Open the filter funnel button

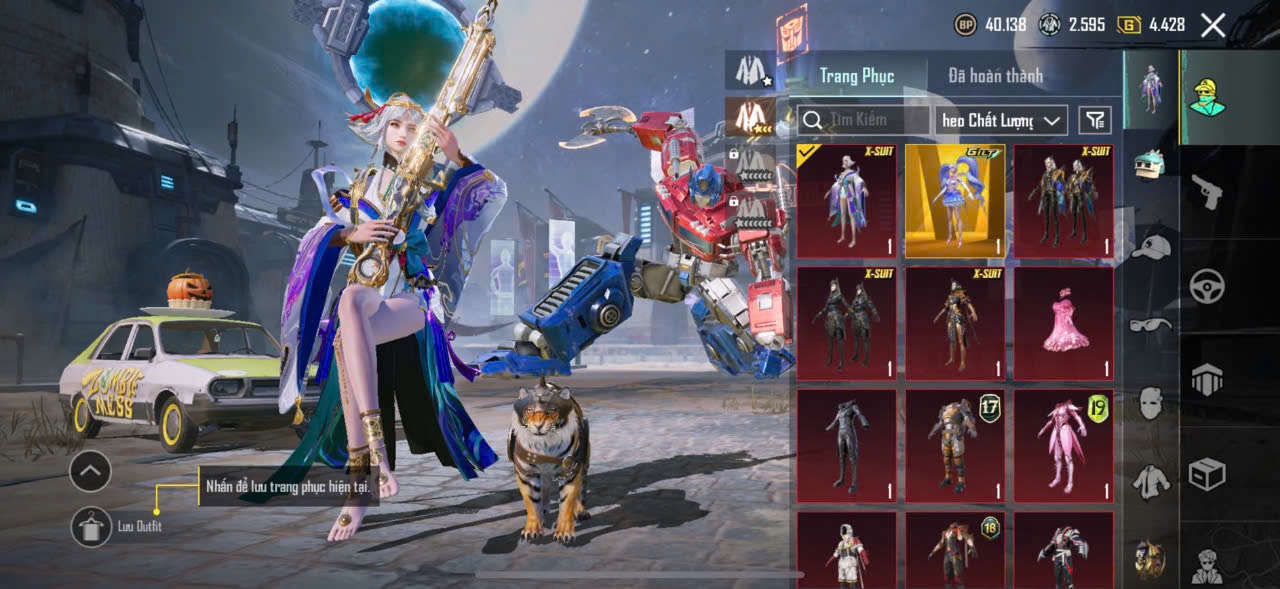pyautogui.click(x=1095, y=120)
